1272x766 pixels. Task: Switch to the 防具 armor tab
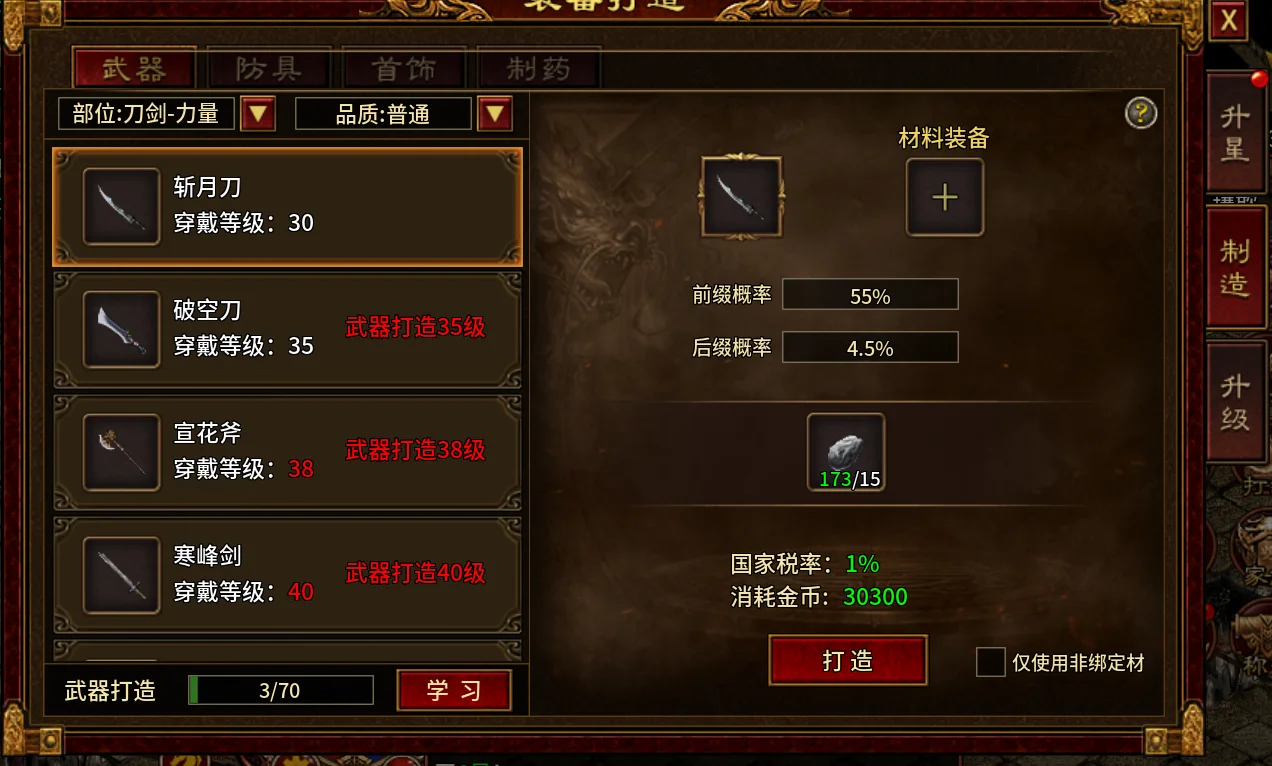(x=268, y=69)
